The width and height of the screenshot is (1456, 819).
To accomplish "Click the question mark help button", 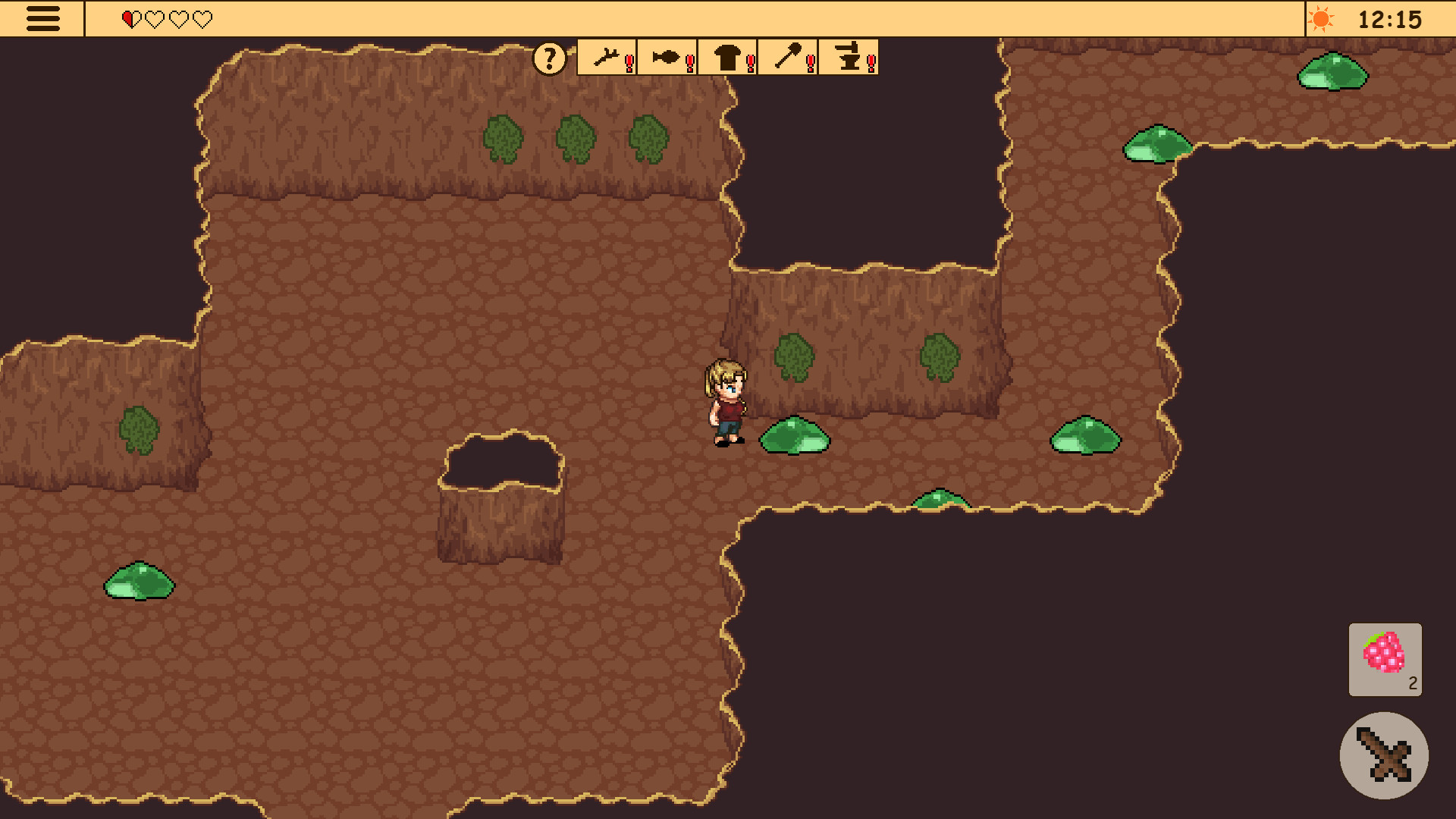I will pos(549,58).
